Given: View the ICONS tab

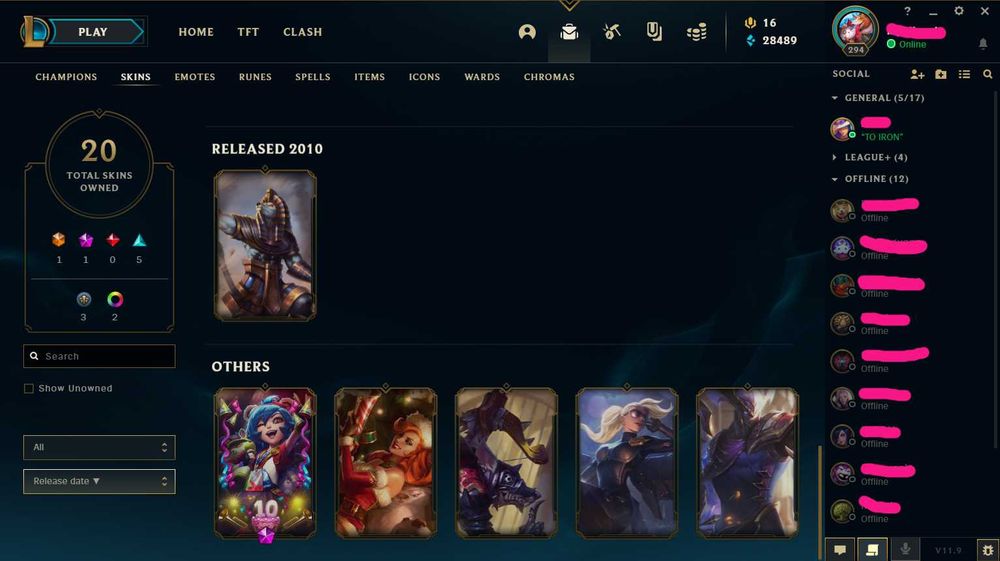Looking at the screenshot, I should pos(424,77).
